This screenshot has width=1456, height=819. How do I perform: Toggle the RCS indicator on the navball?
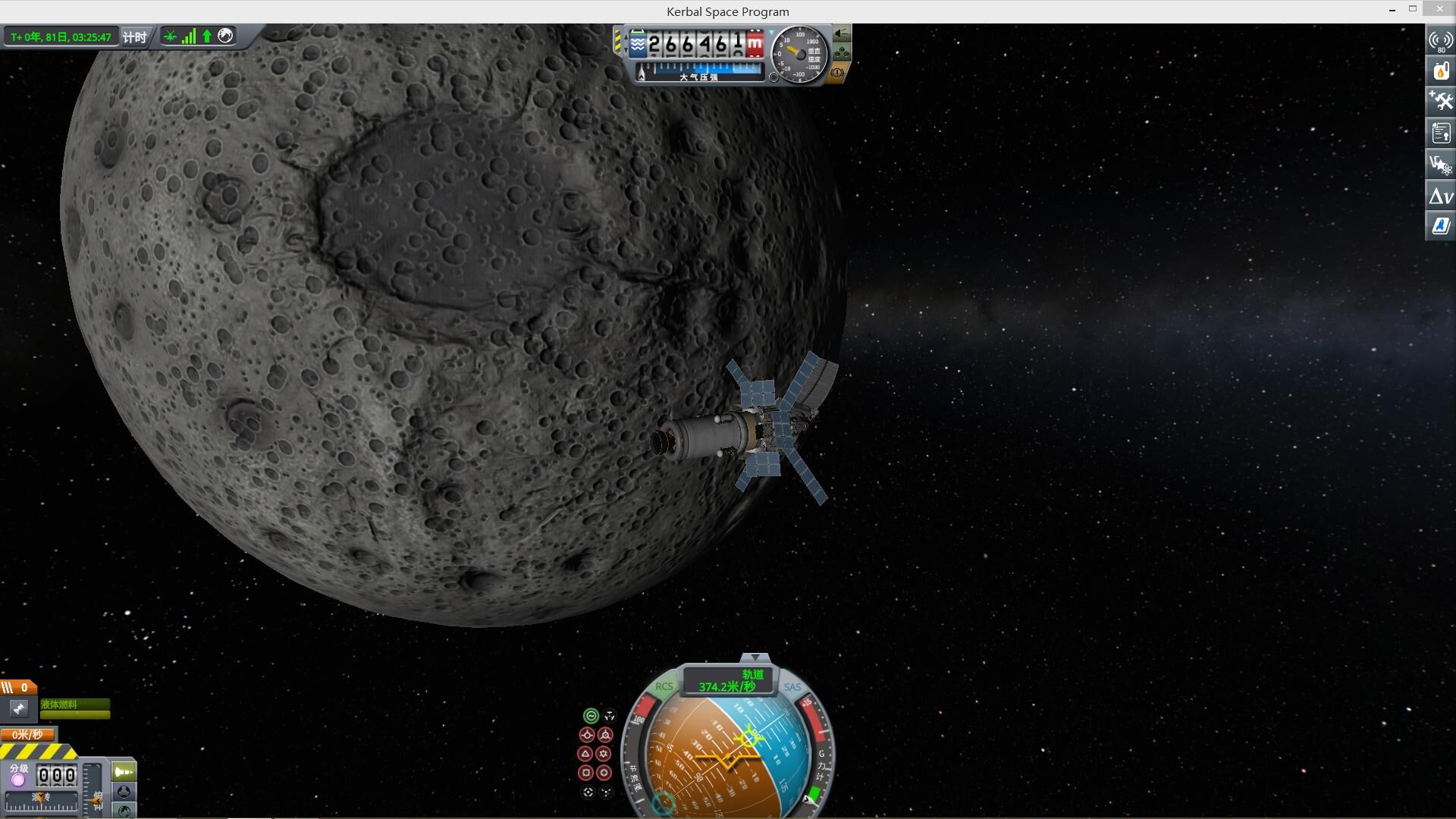[664, 687]
